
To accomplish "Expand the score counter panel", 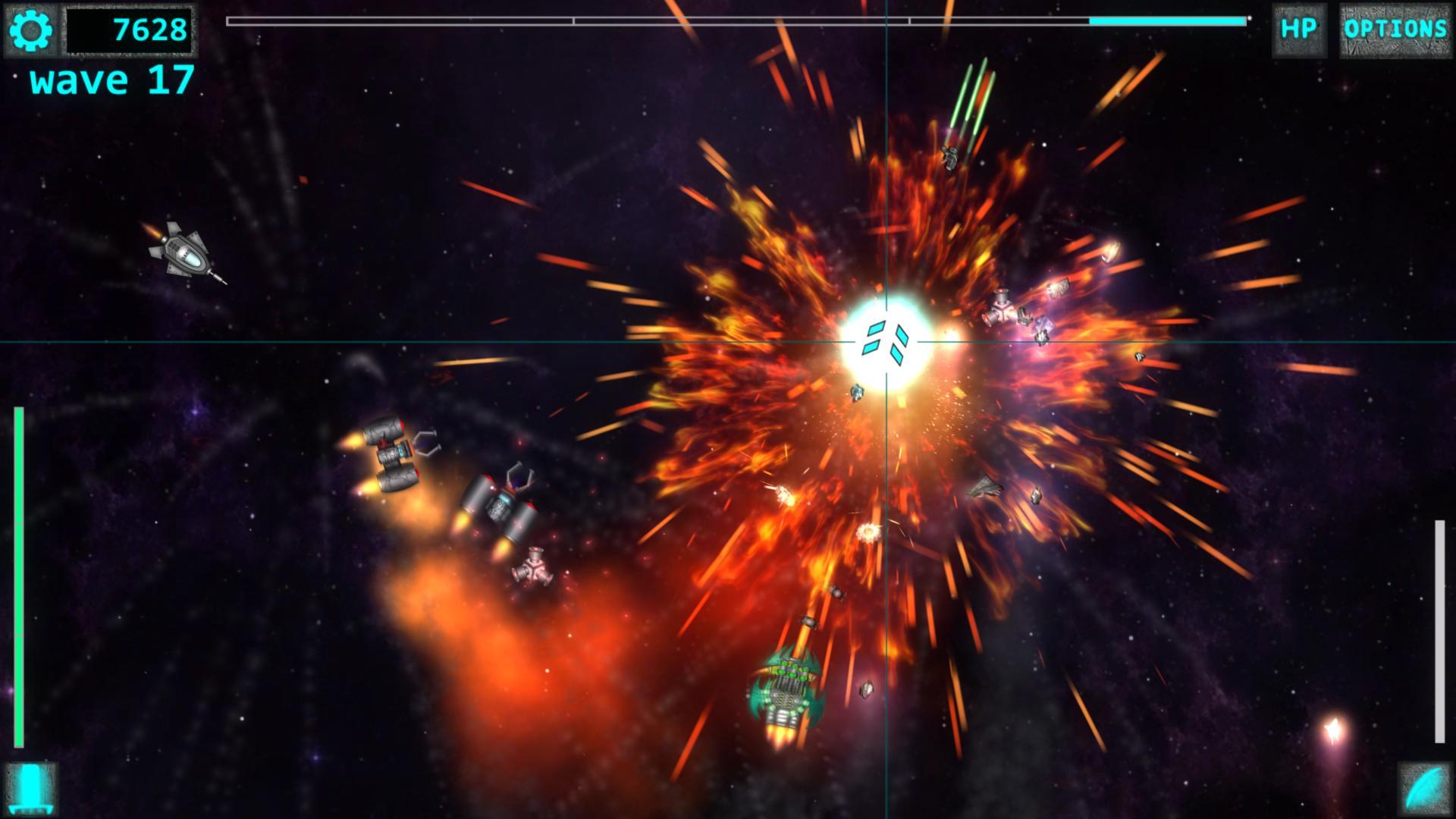I will (x=130, y=29).
